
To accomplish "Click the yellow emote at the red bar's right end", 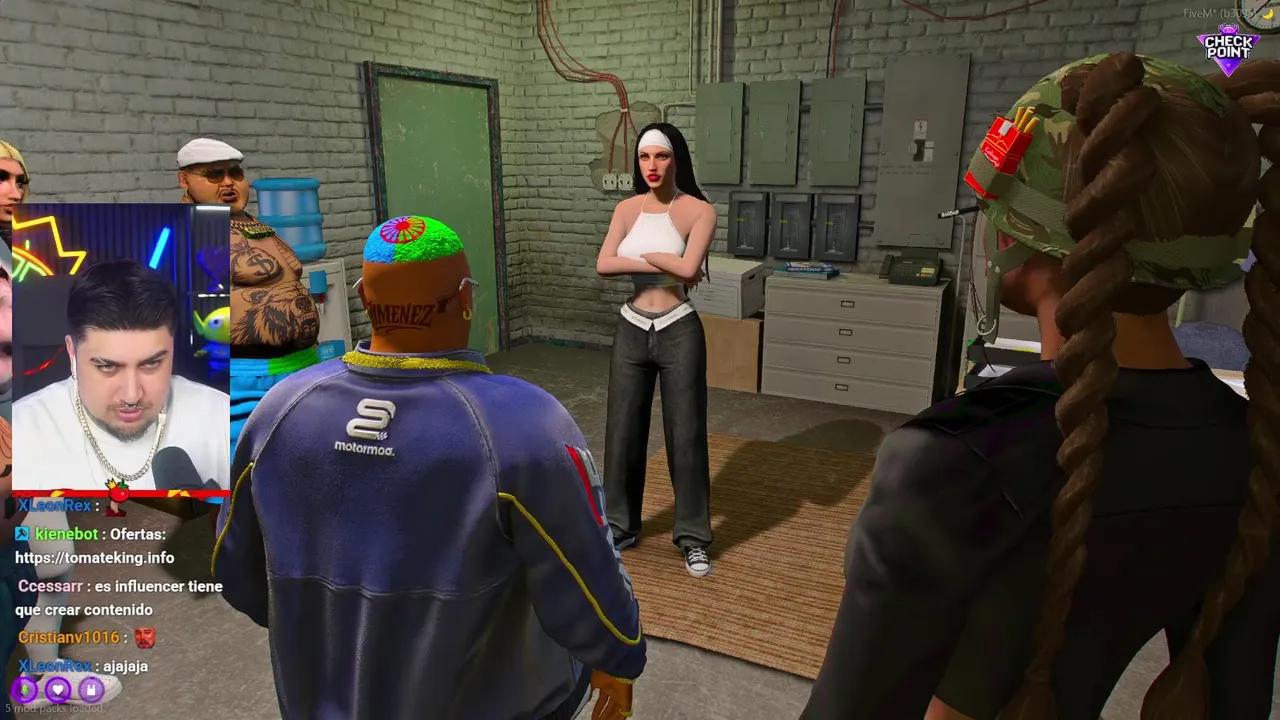I will point(177,493).
